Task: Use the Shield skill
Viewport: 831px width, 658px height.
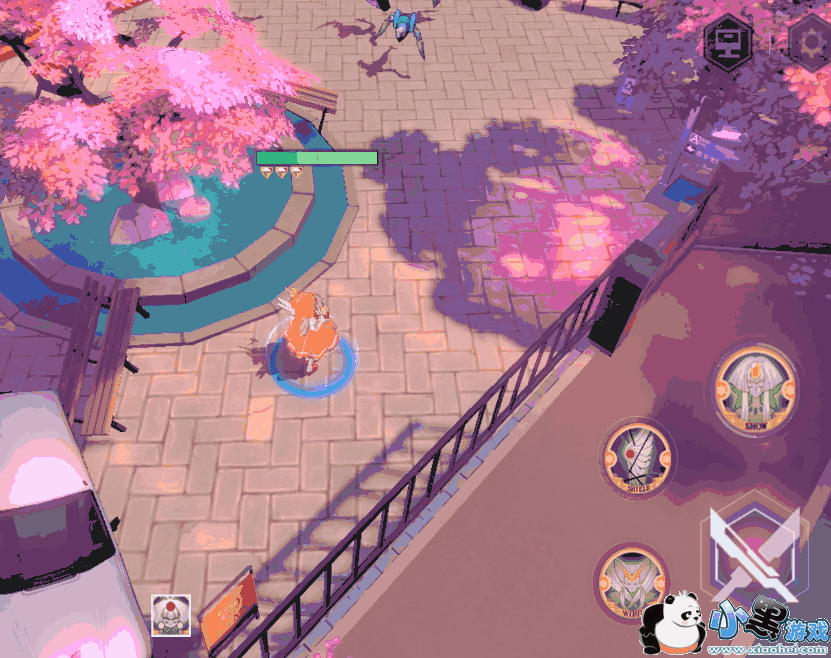Action: (638, 459)
